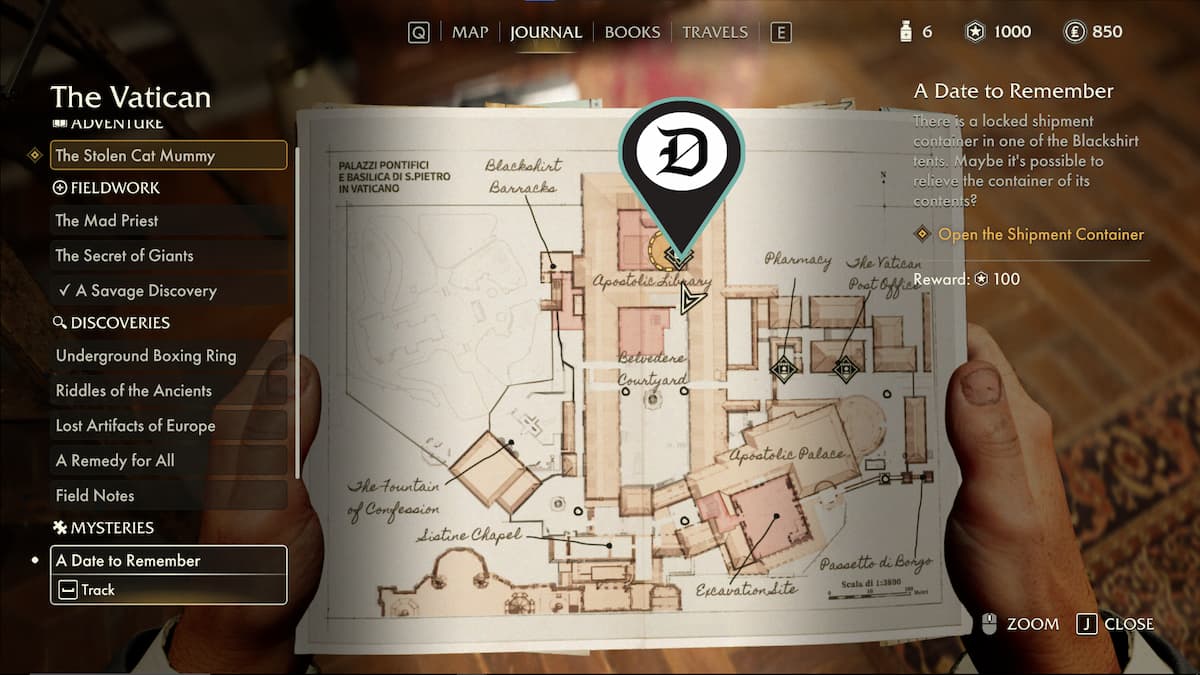Open the JOURNAL tab
Screen dimensions: 1200x675
click(x=545, y=32)
